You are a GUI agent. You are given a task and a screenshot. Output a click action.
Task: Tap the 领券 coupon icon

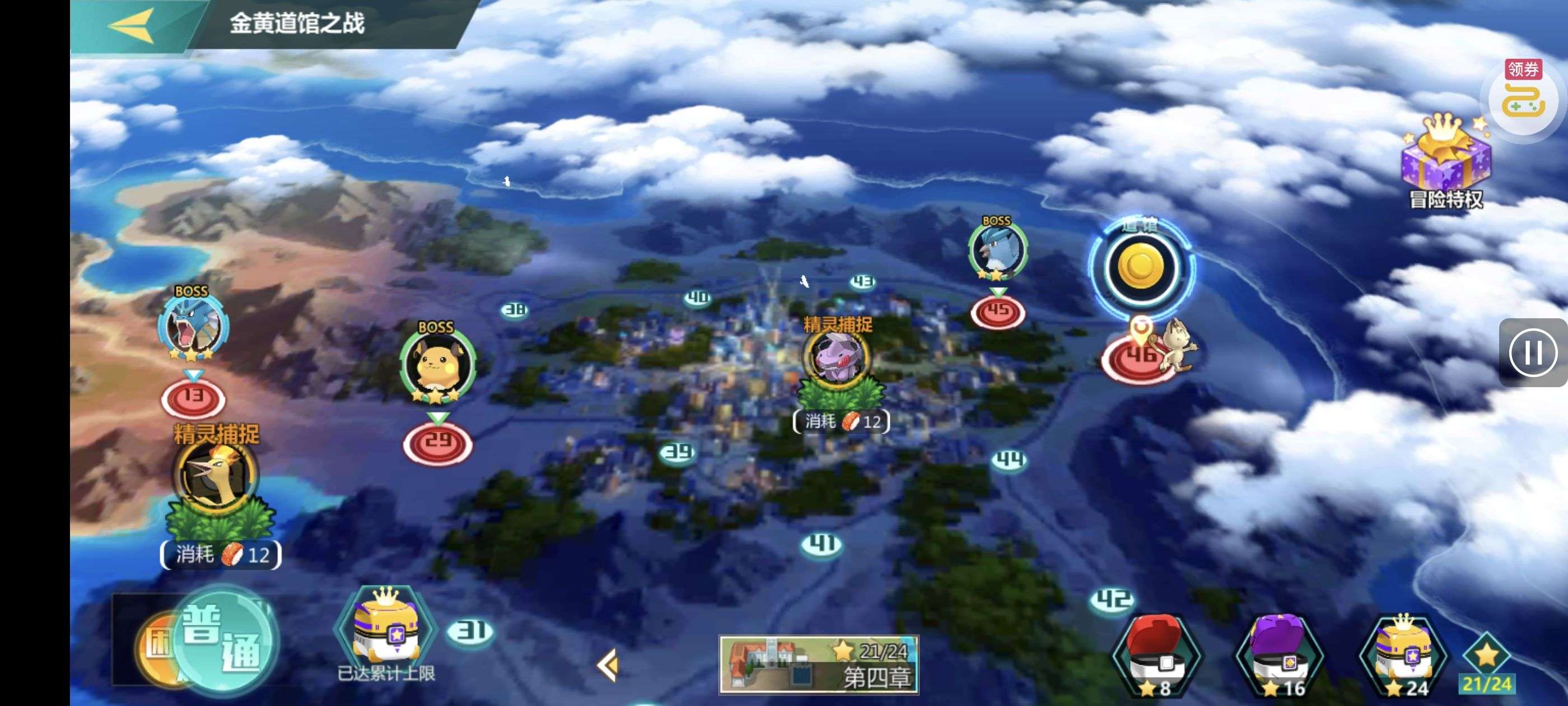1523,99
